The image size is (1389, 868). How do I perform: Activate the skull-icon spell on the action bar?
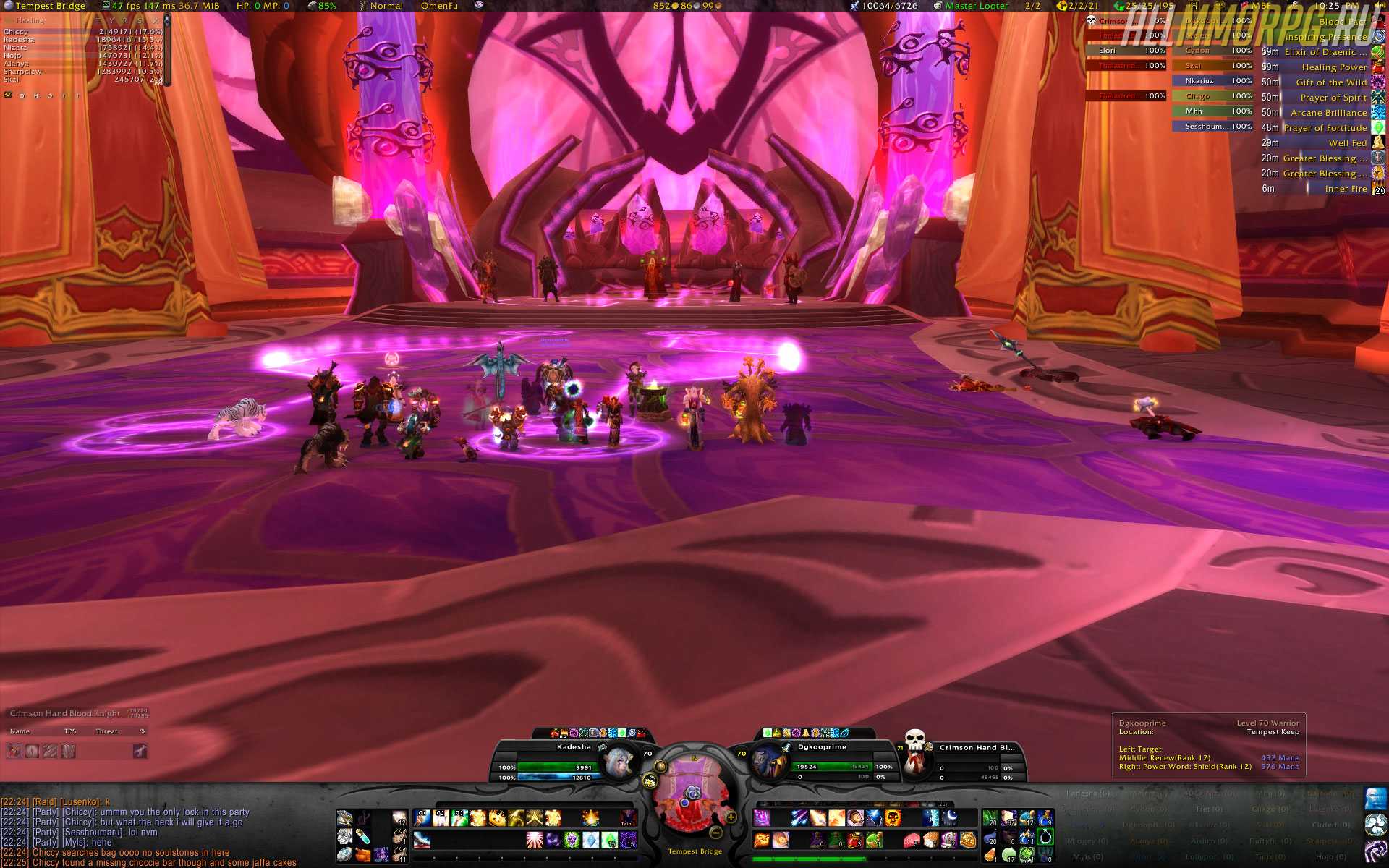coord(893,818)
